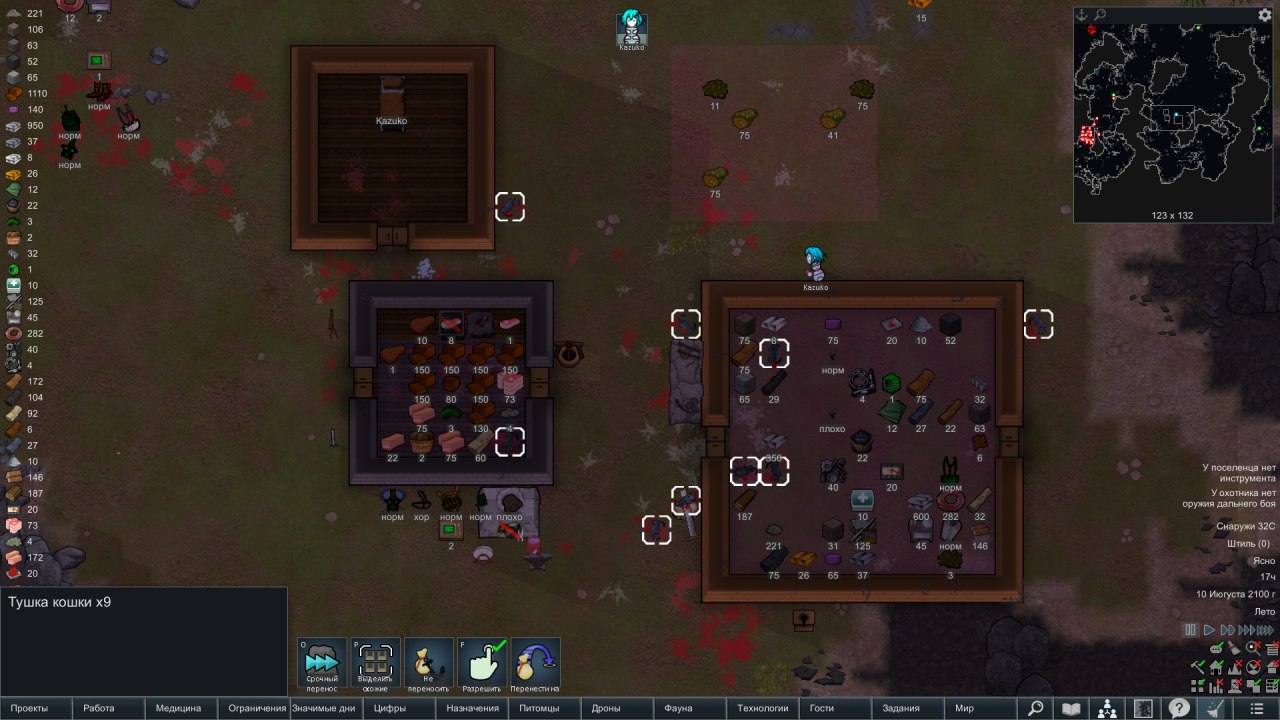Set normal speed with the single arrow
1280x720 pixels.
tap(1209, 630)
